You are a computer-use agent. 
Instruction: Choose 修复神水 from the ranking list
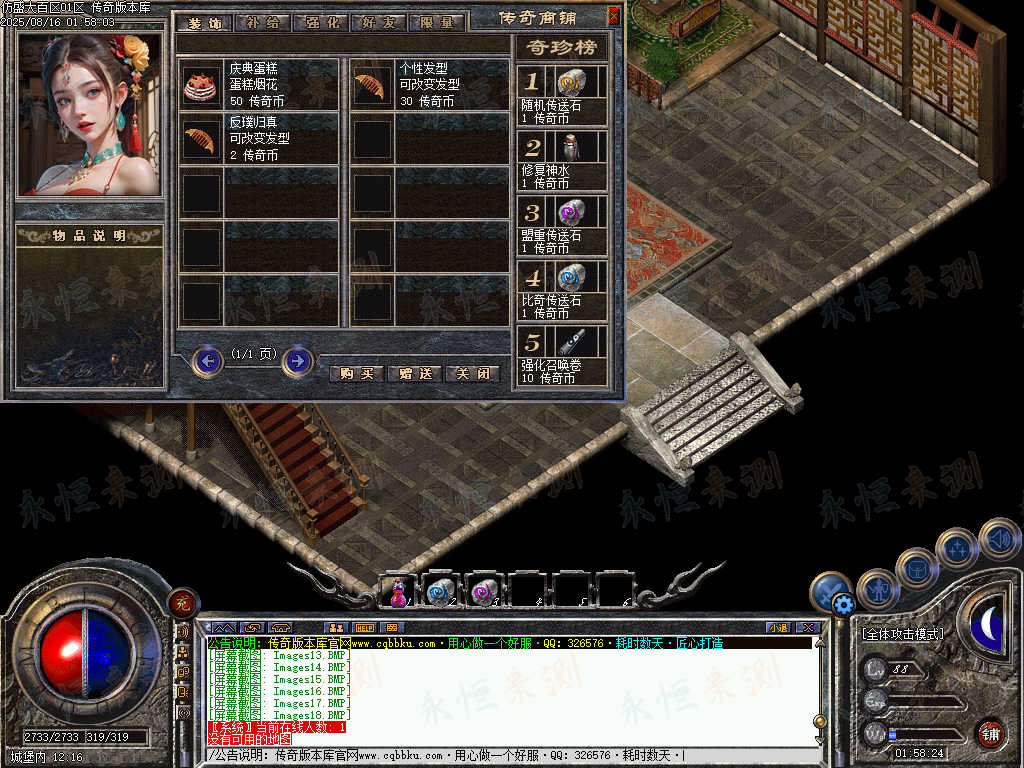(x=570, y=147)
